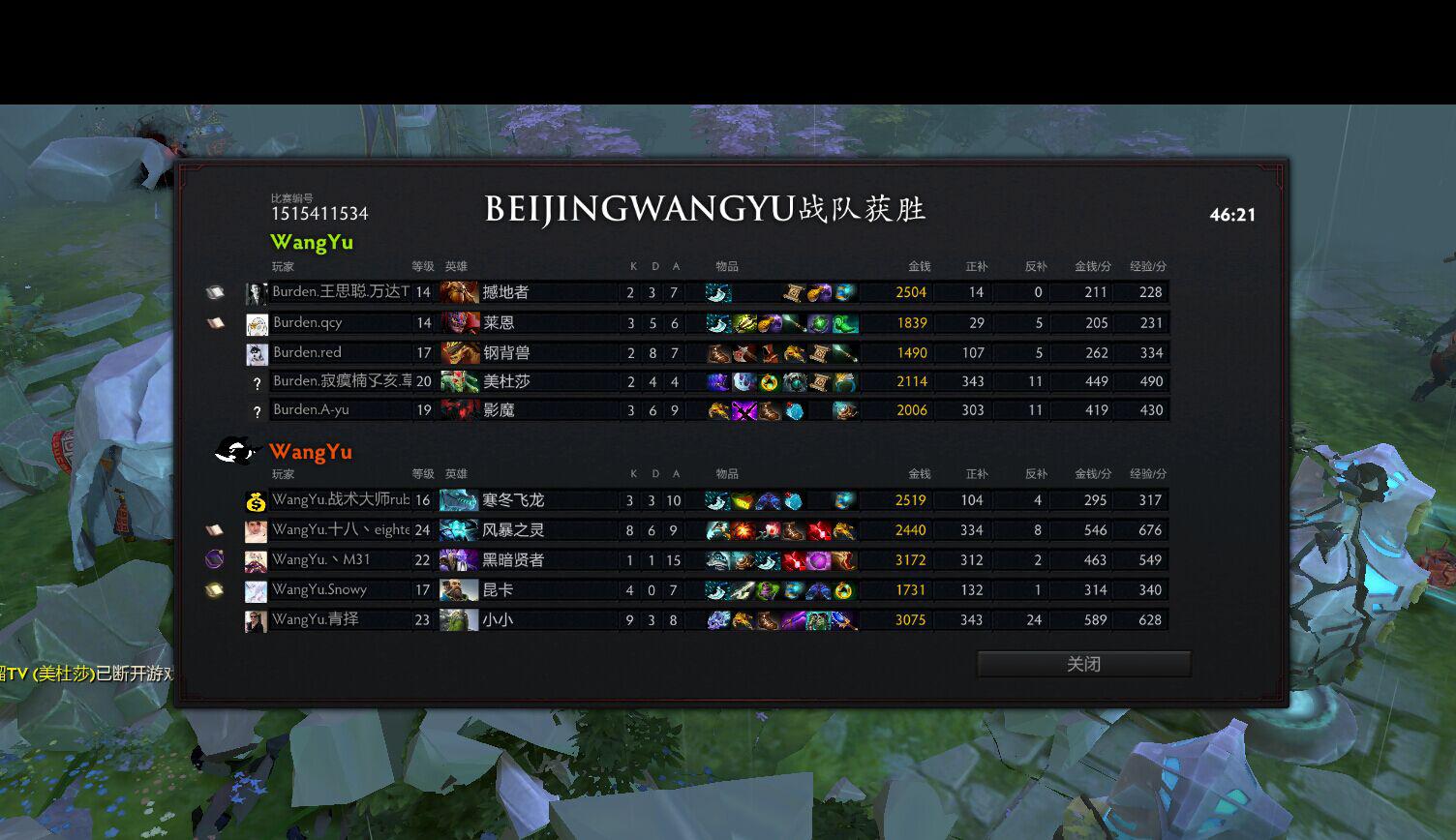The height and width of the screenshot is (840, 1456).
Task: Click the 黑暗贤者 hero portrait
Action: point(459,559)
